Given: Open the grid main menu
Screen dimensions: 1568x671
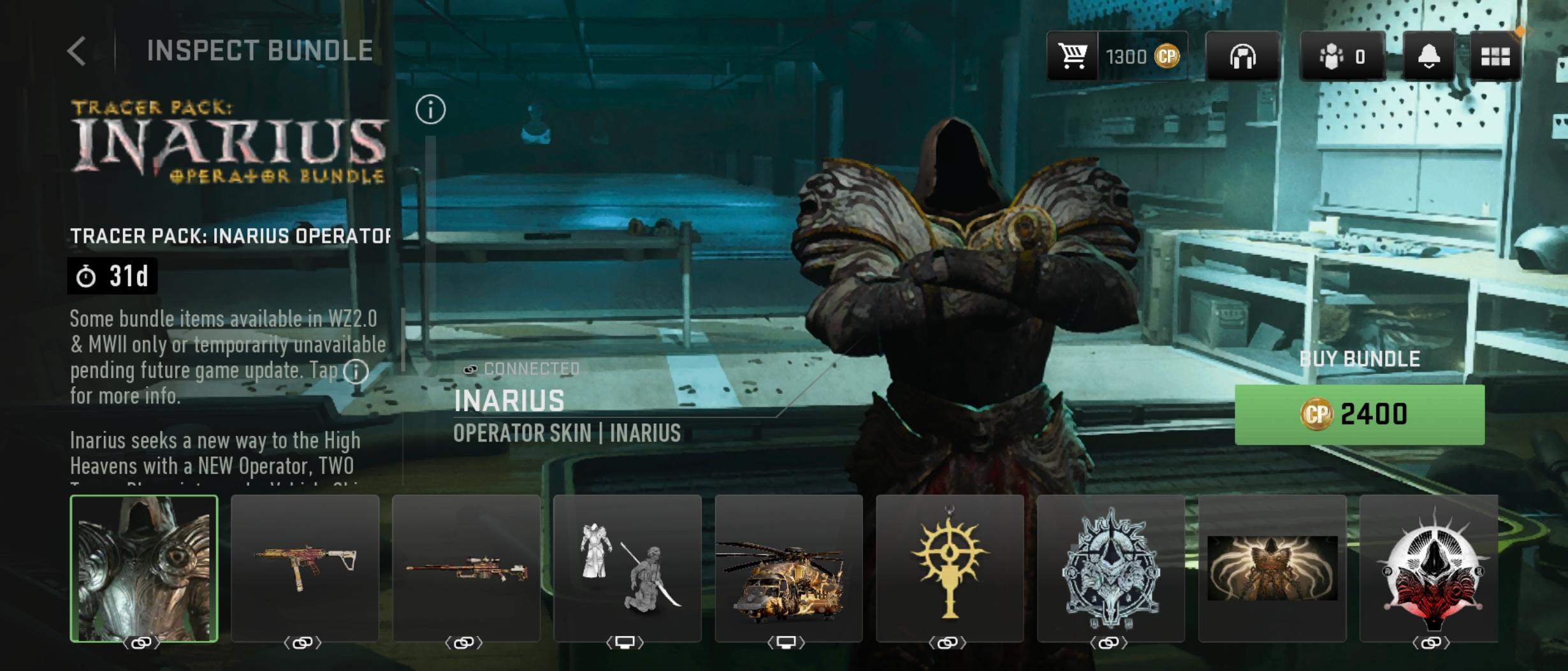Looking at the screenshot, I should 1495,56.
